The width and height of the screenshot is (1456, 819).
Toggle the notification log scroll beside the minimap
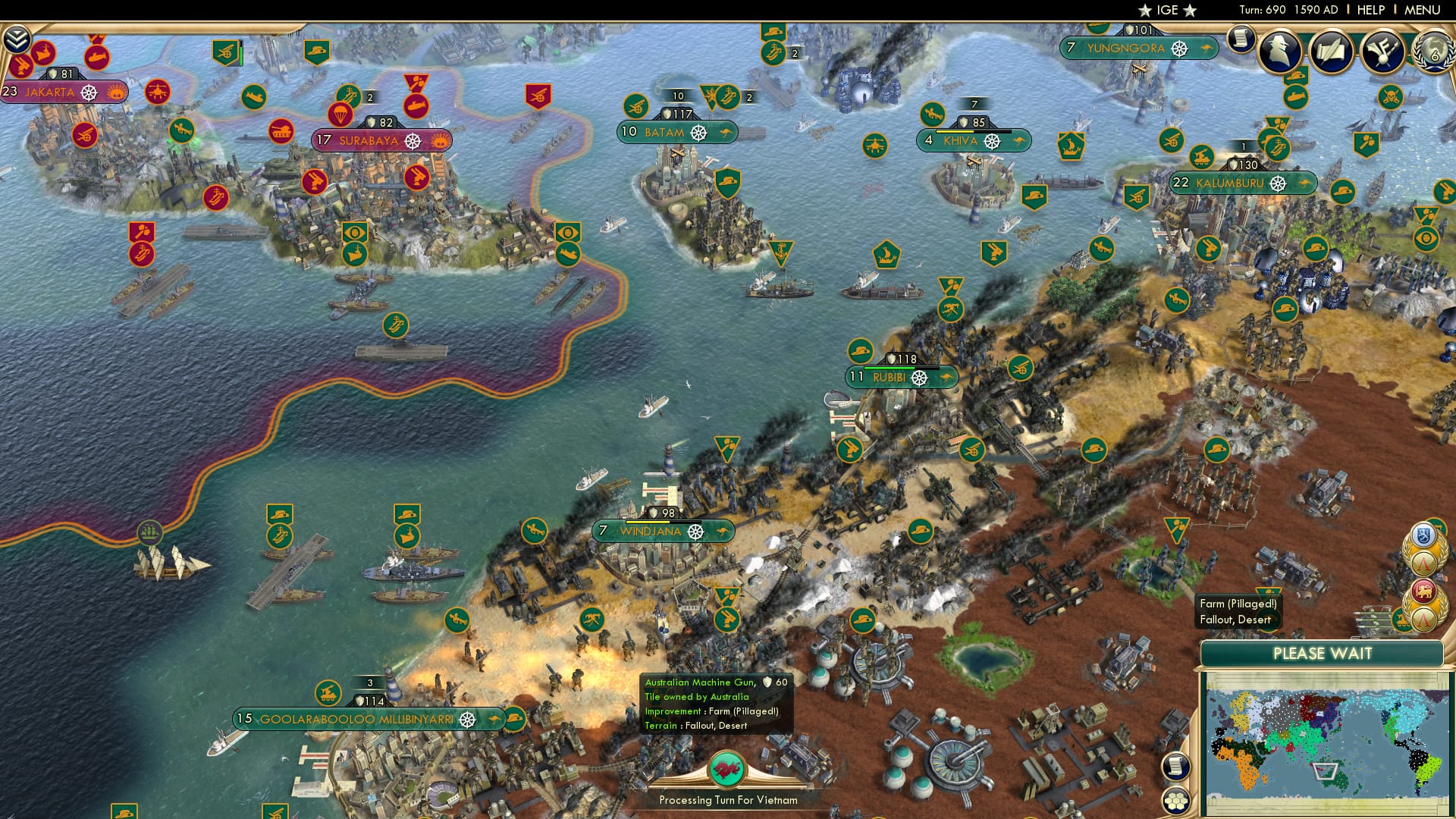coord(1175,767)
